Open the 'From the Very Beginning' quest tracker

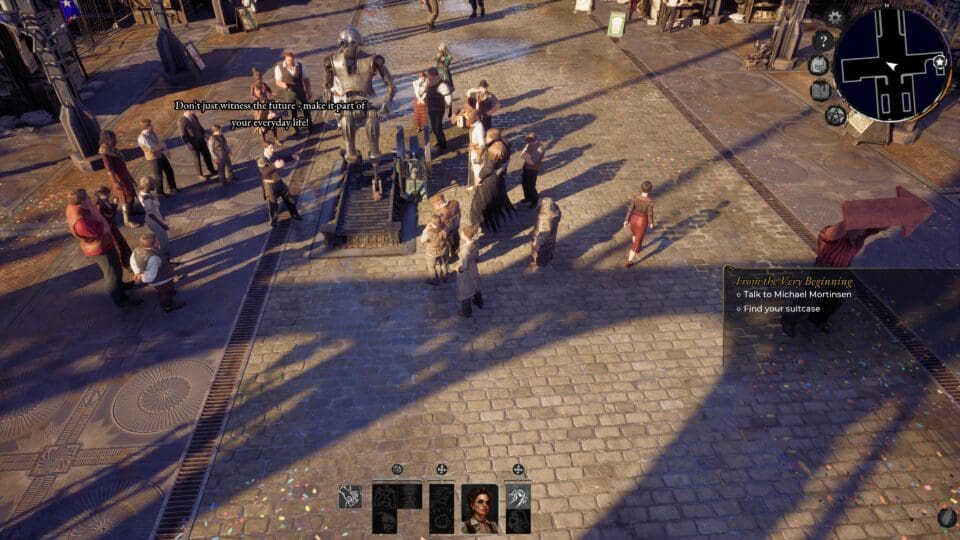[x=794, y=281]
